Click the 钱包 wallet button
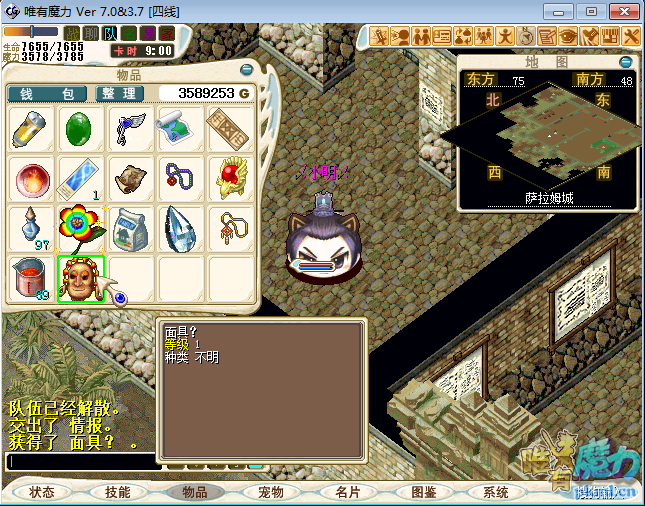 47,93
